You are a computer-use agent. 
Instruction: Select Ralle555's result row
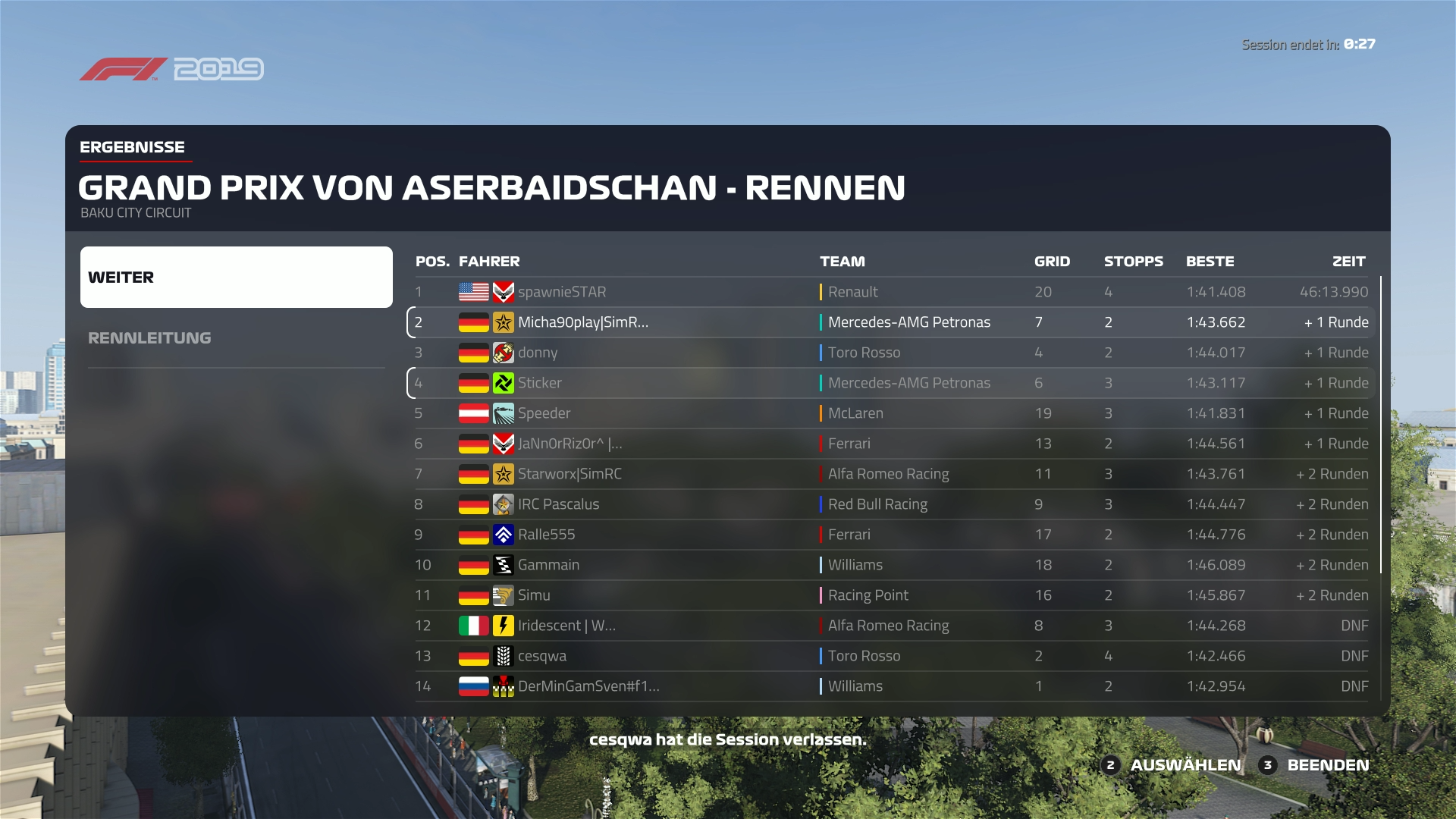891,535
